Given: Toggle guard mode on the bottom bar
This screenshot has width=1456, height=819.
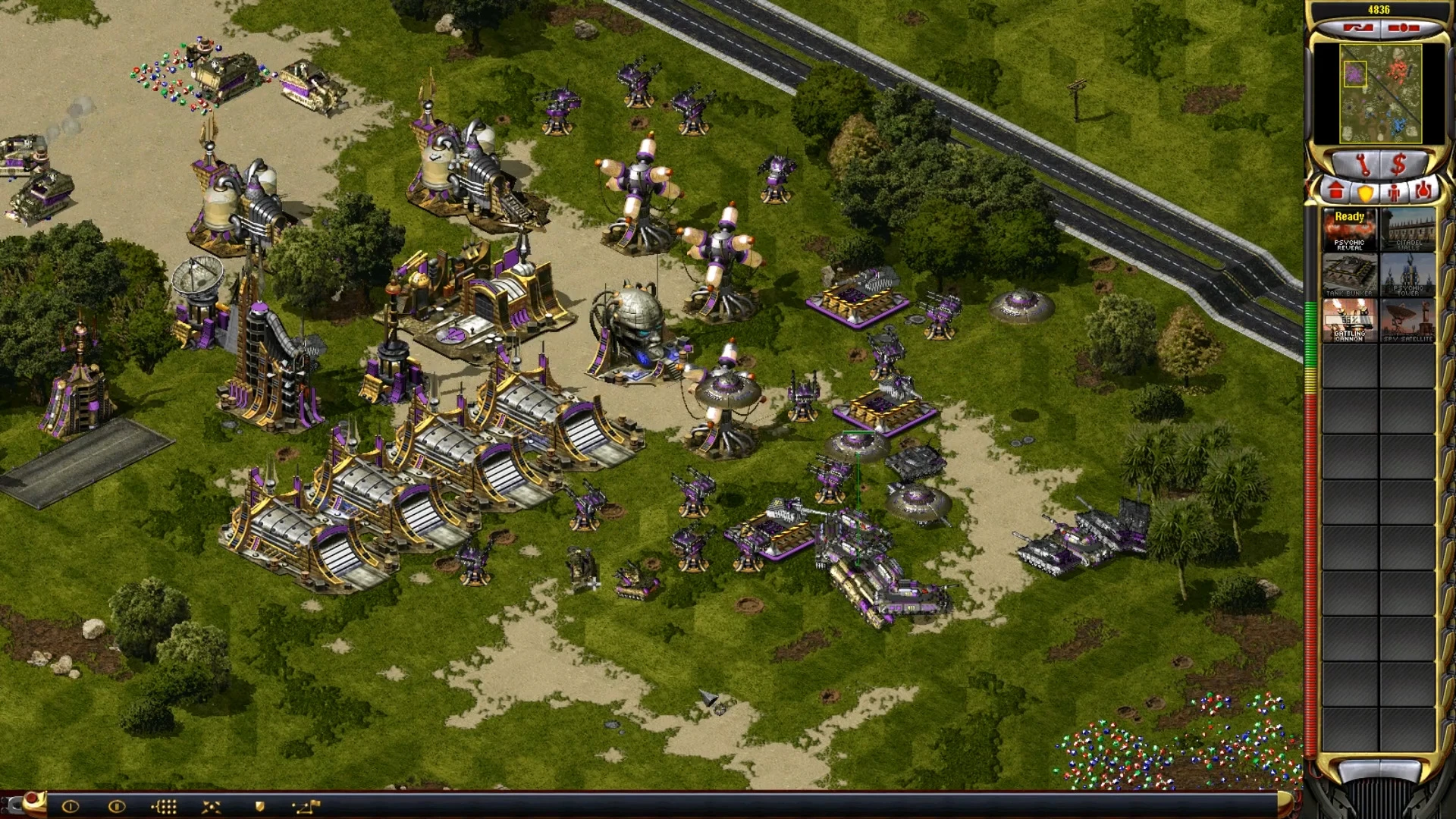Looking at the screenshot, I should click(x=259, y=805).
